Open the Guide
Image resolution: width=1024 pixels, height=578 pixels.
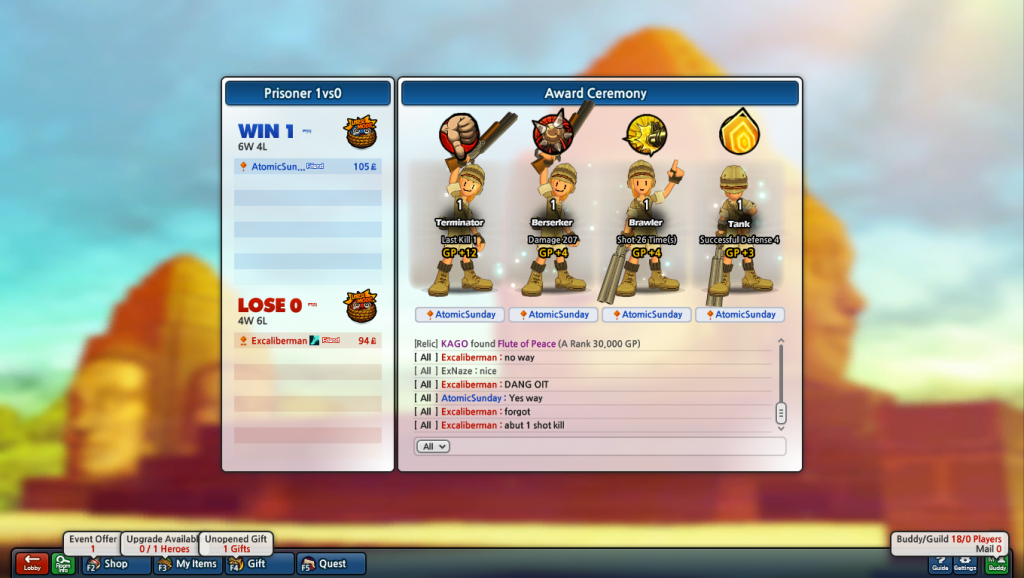940,564
